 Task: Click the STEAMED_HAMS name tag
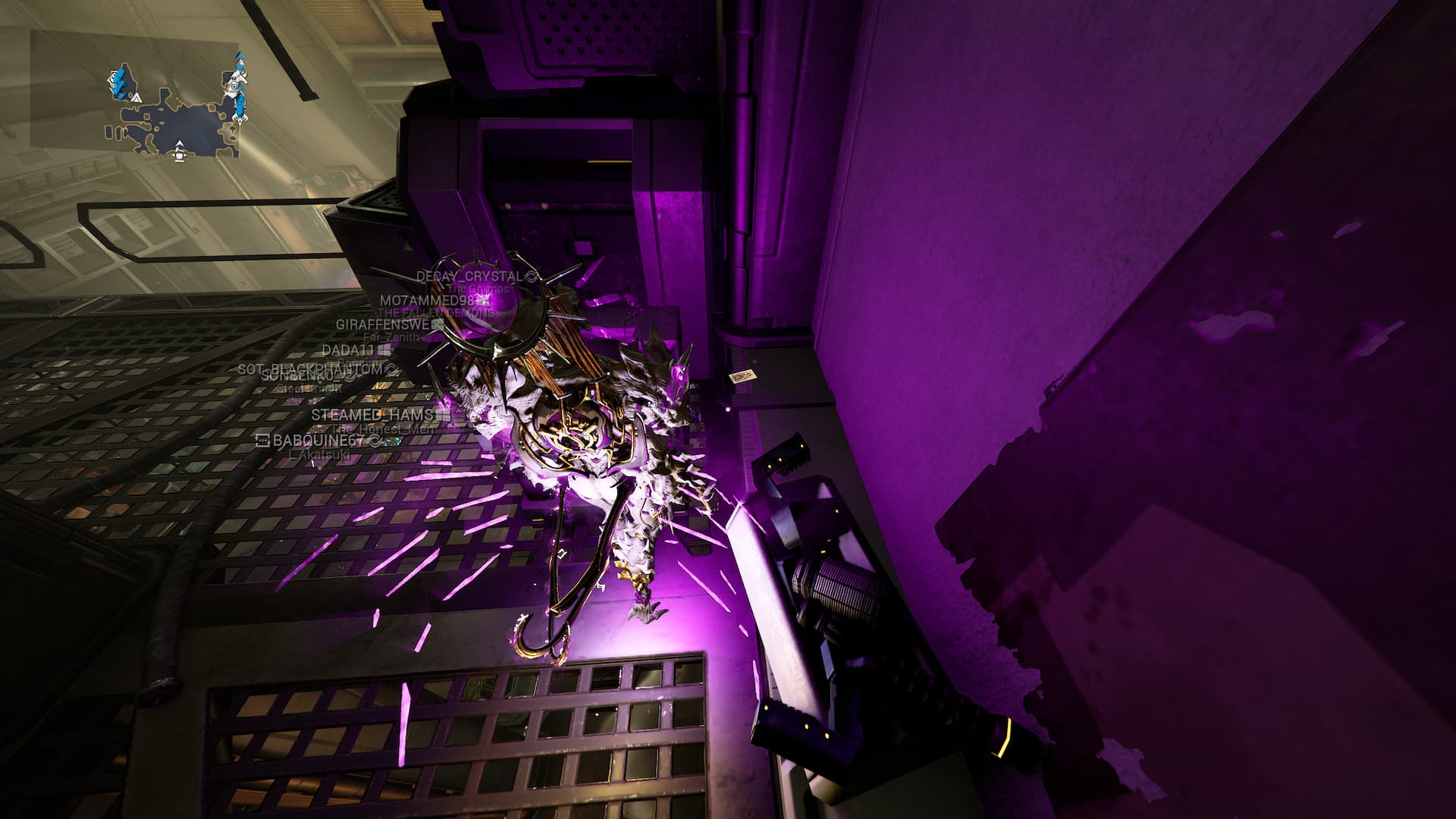(372, 415)
